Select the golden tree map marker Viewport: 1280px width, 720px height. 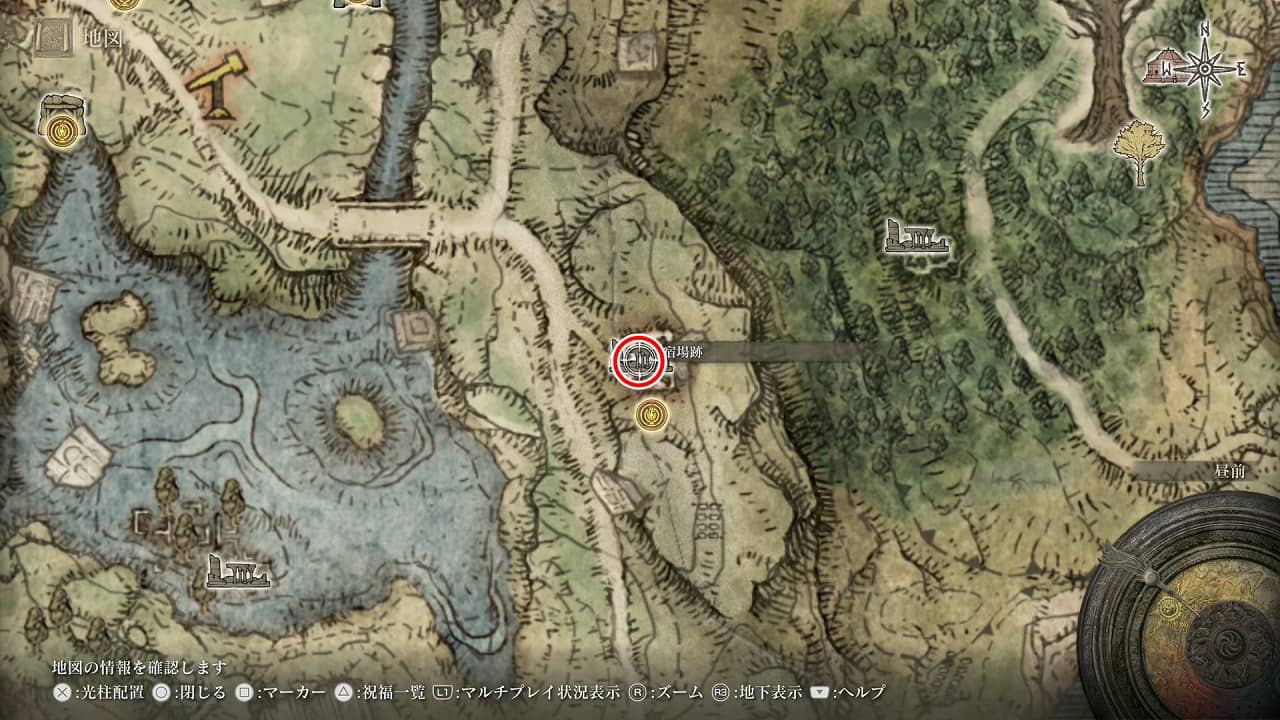(1139, 150)
